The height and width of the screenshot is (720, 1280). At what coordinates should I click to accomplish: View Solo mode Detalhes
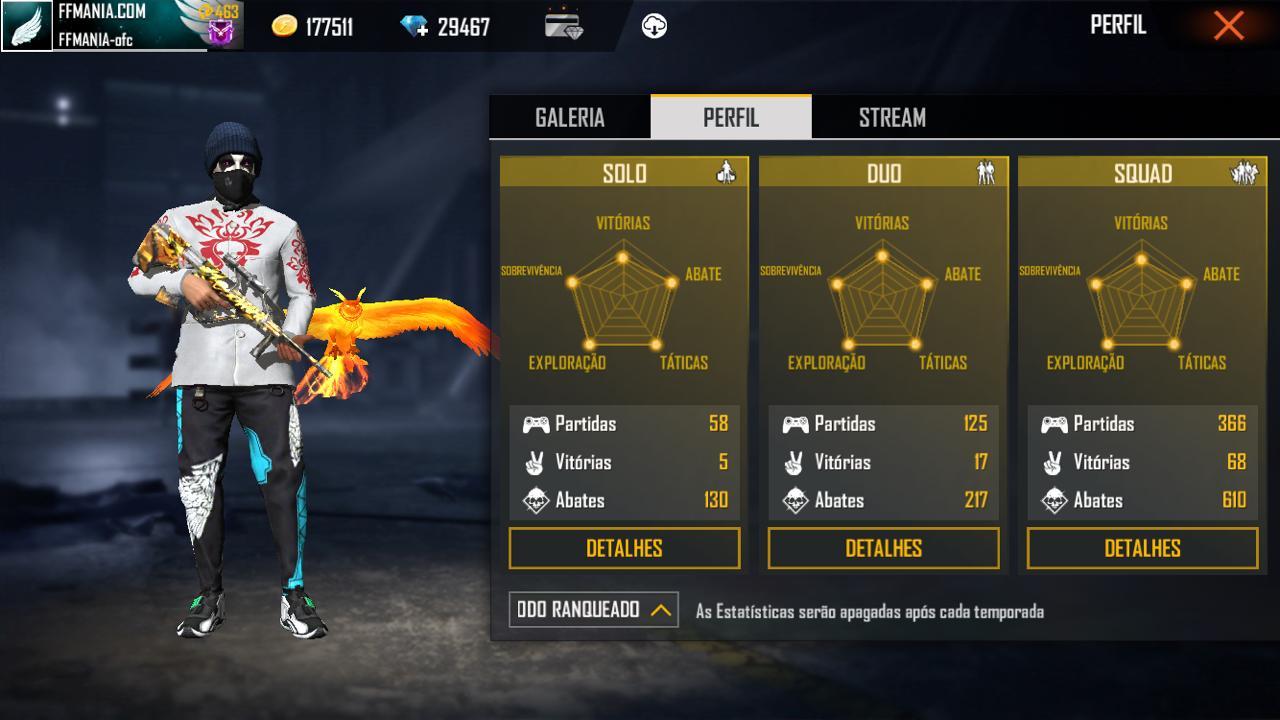[x=624, y=548]
